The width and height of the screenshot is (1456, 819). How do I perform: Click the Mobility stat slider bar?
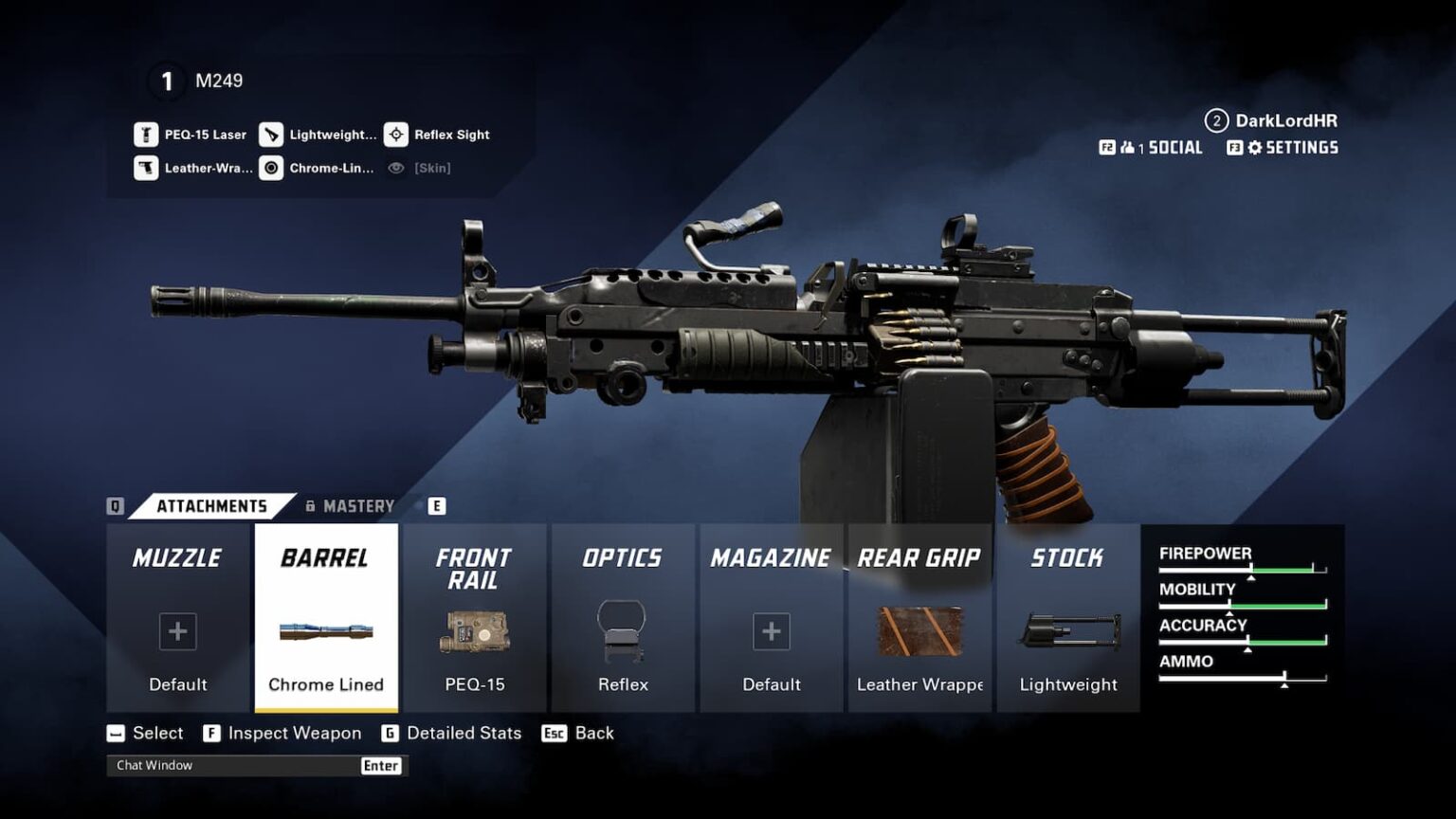tap(1242, 604)
